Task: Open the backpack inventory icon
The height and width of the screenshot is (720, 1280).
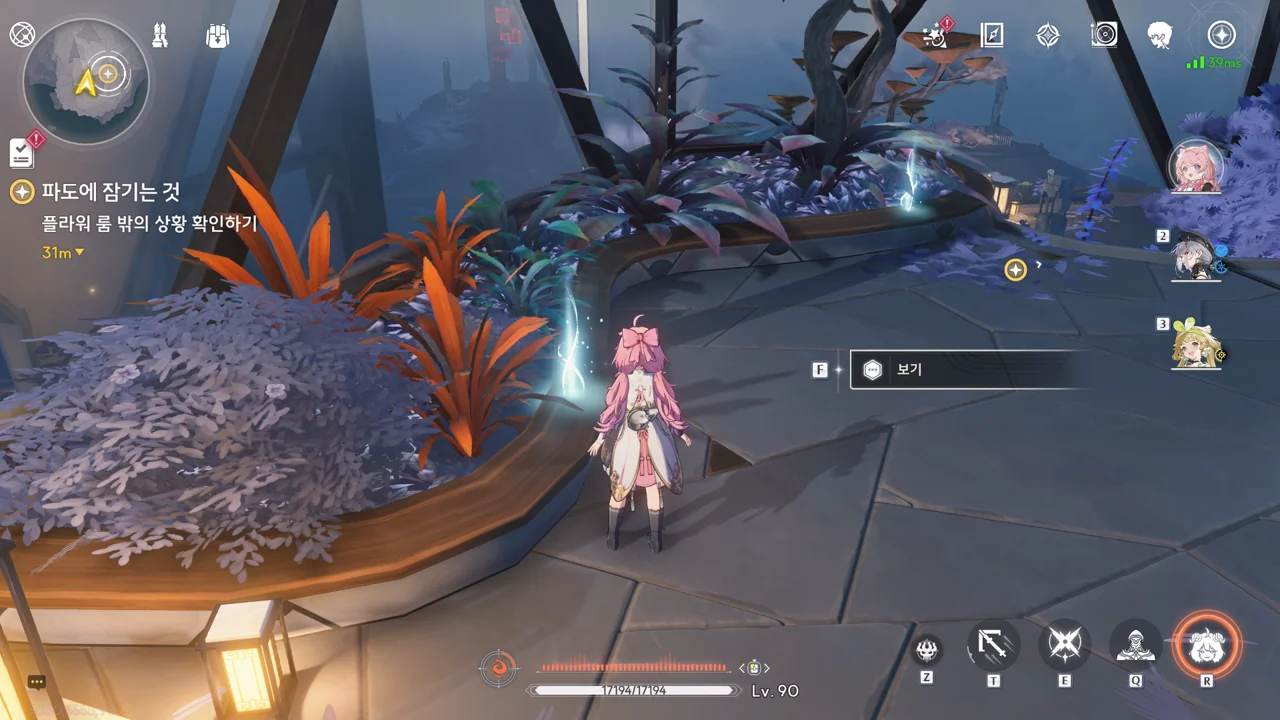Action: pos(217,36)
